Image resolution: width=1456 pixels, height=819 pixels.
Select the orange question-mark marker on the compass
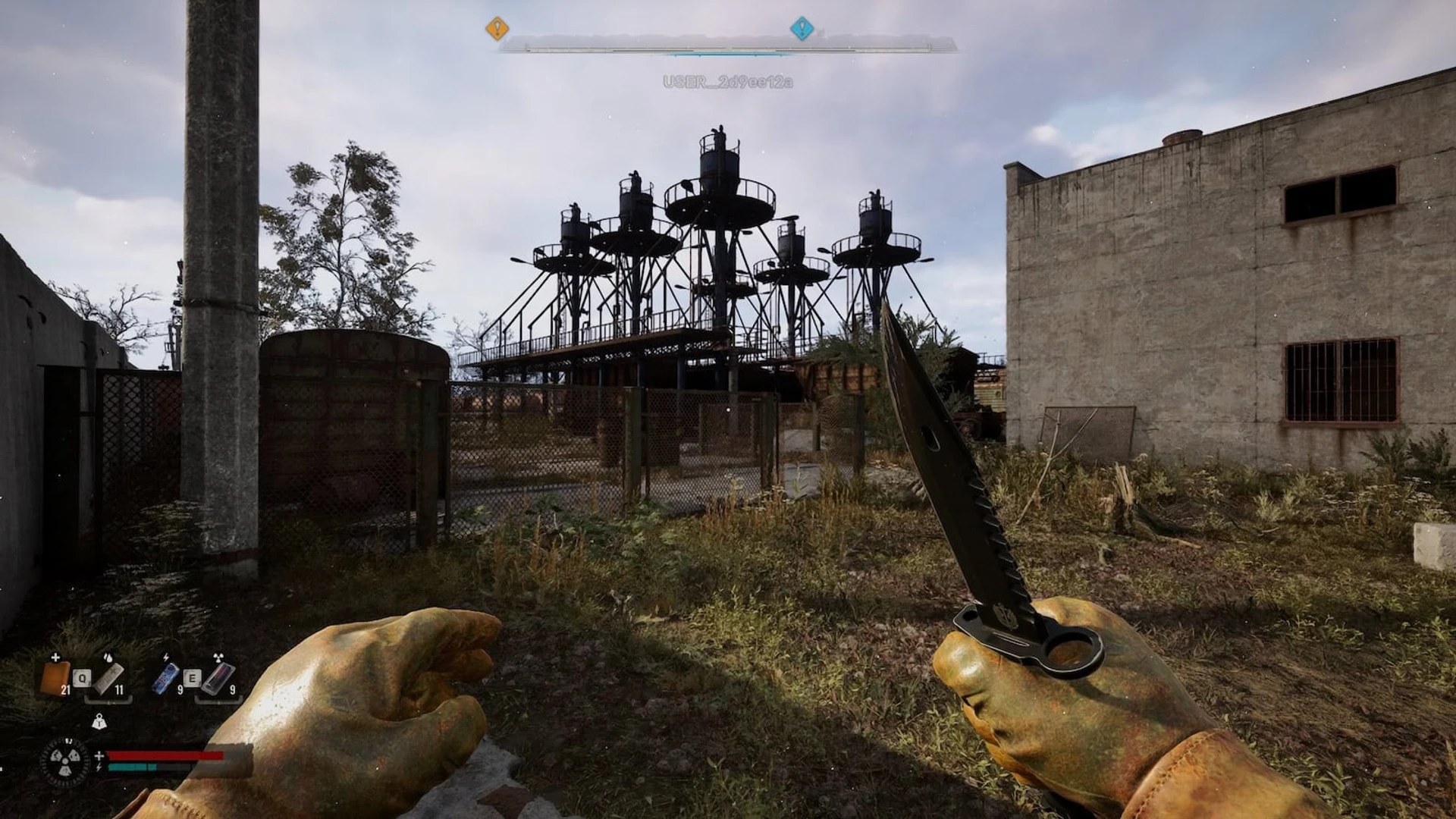tap(497, 27)
